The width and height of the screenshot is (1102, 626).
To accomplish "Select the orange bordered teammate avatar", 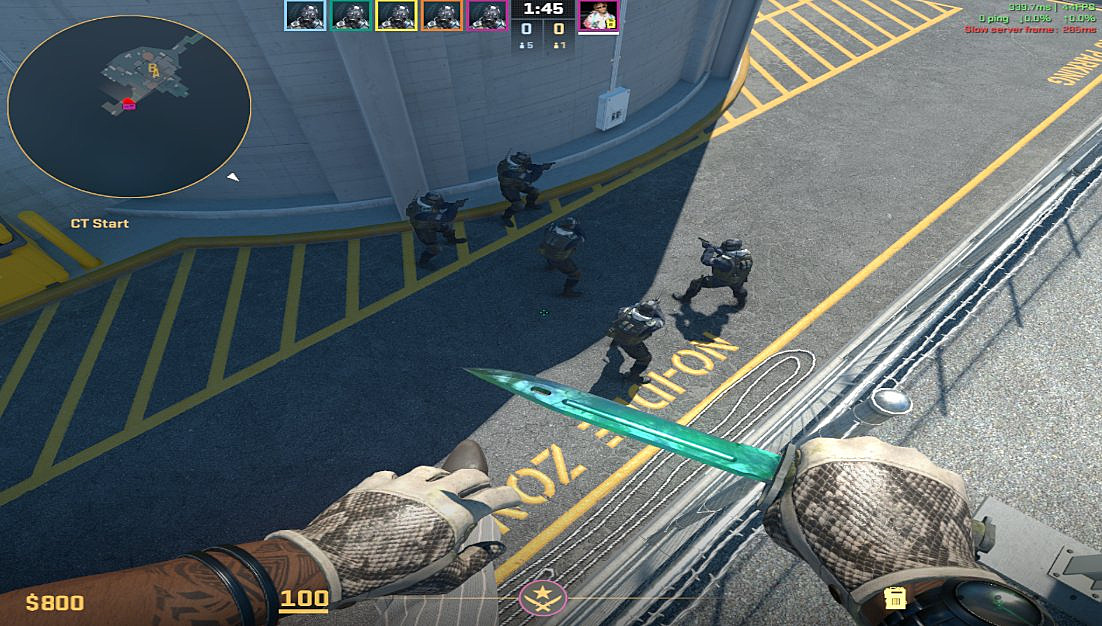I will click(x=442, y=15).
